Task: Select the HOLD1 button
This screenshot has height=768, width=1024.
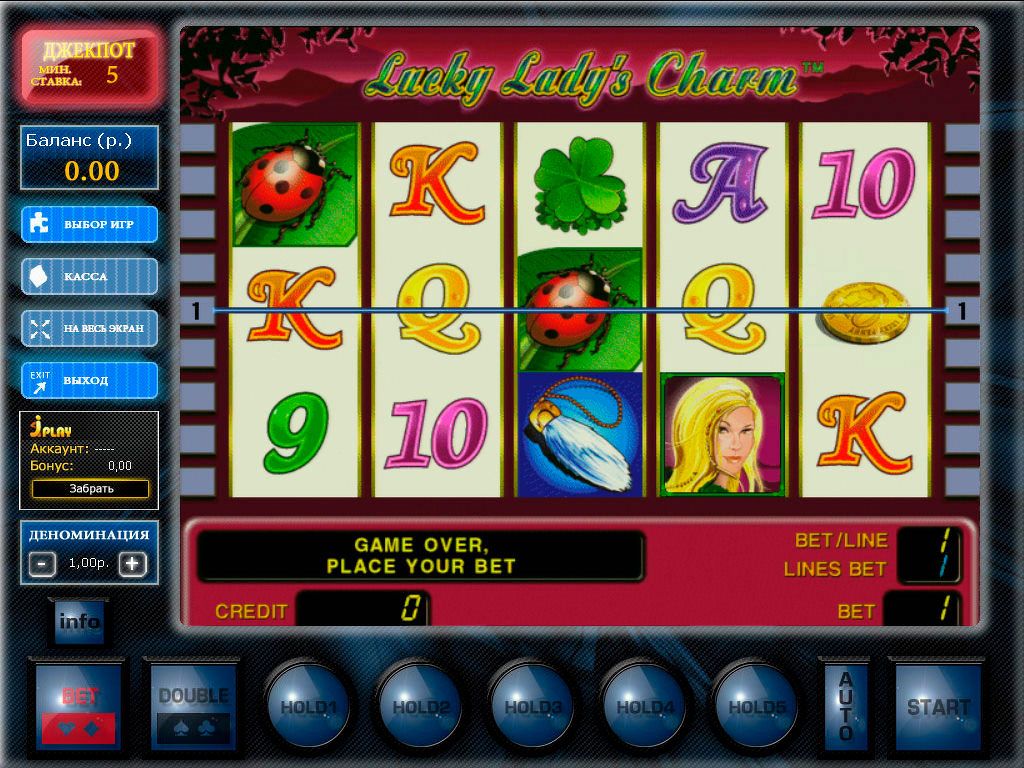Action: click(x=308, y=706)
